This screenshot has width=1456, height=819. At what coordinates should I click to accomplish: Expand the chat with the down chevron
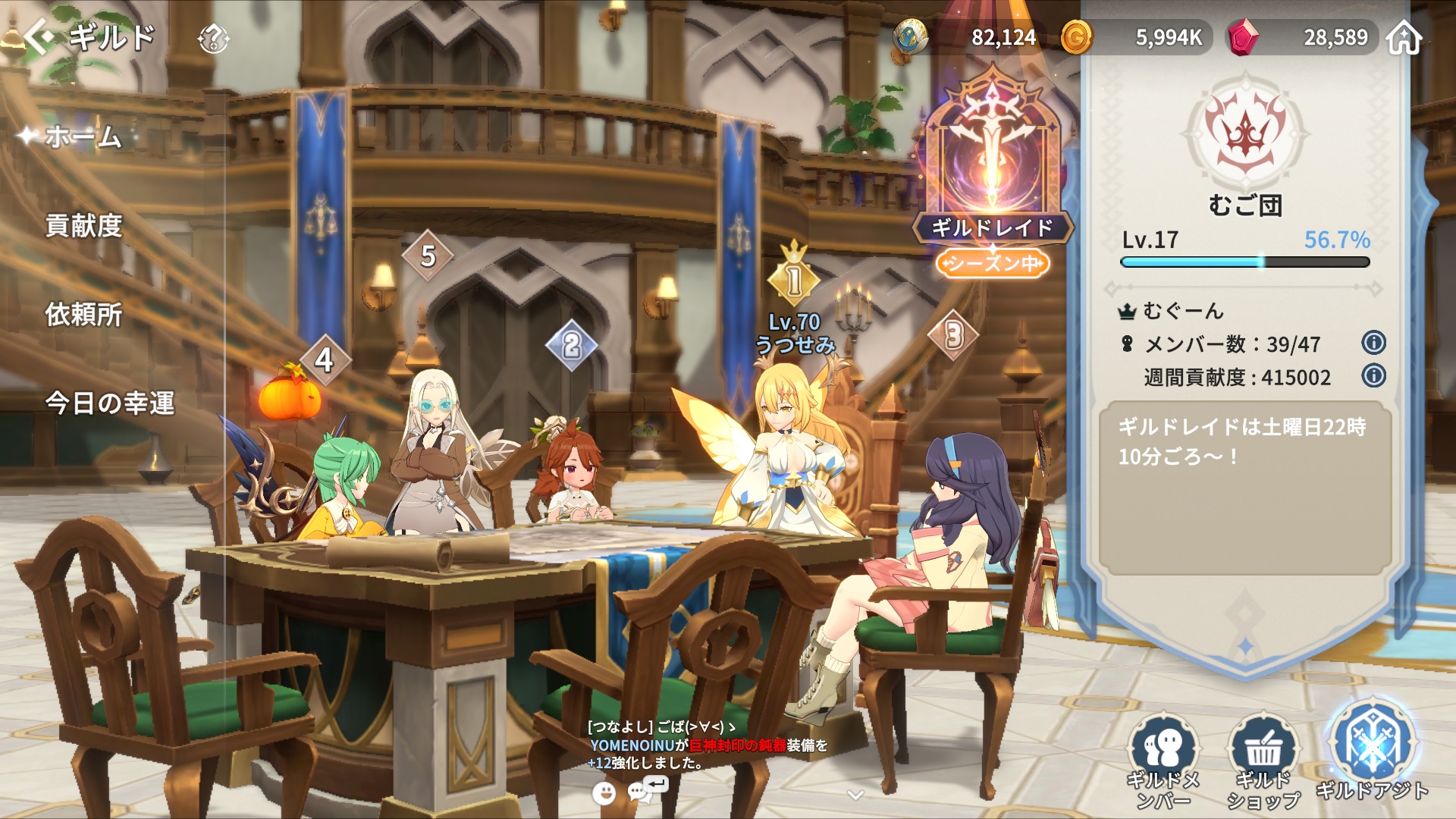855,795
